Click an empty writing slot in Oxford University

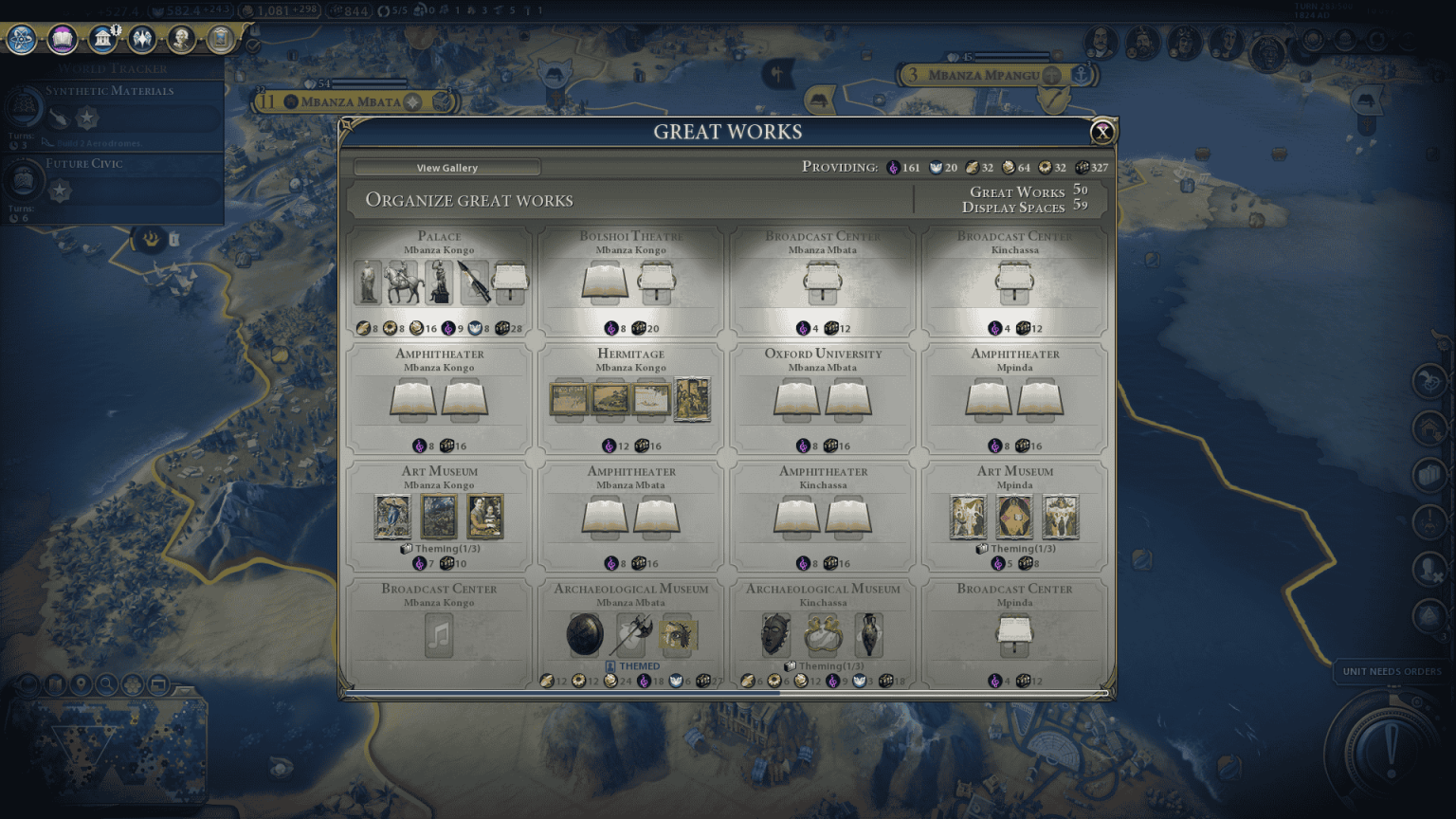coord(797,398)
